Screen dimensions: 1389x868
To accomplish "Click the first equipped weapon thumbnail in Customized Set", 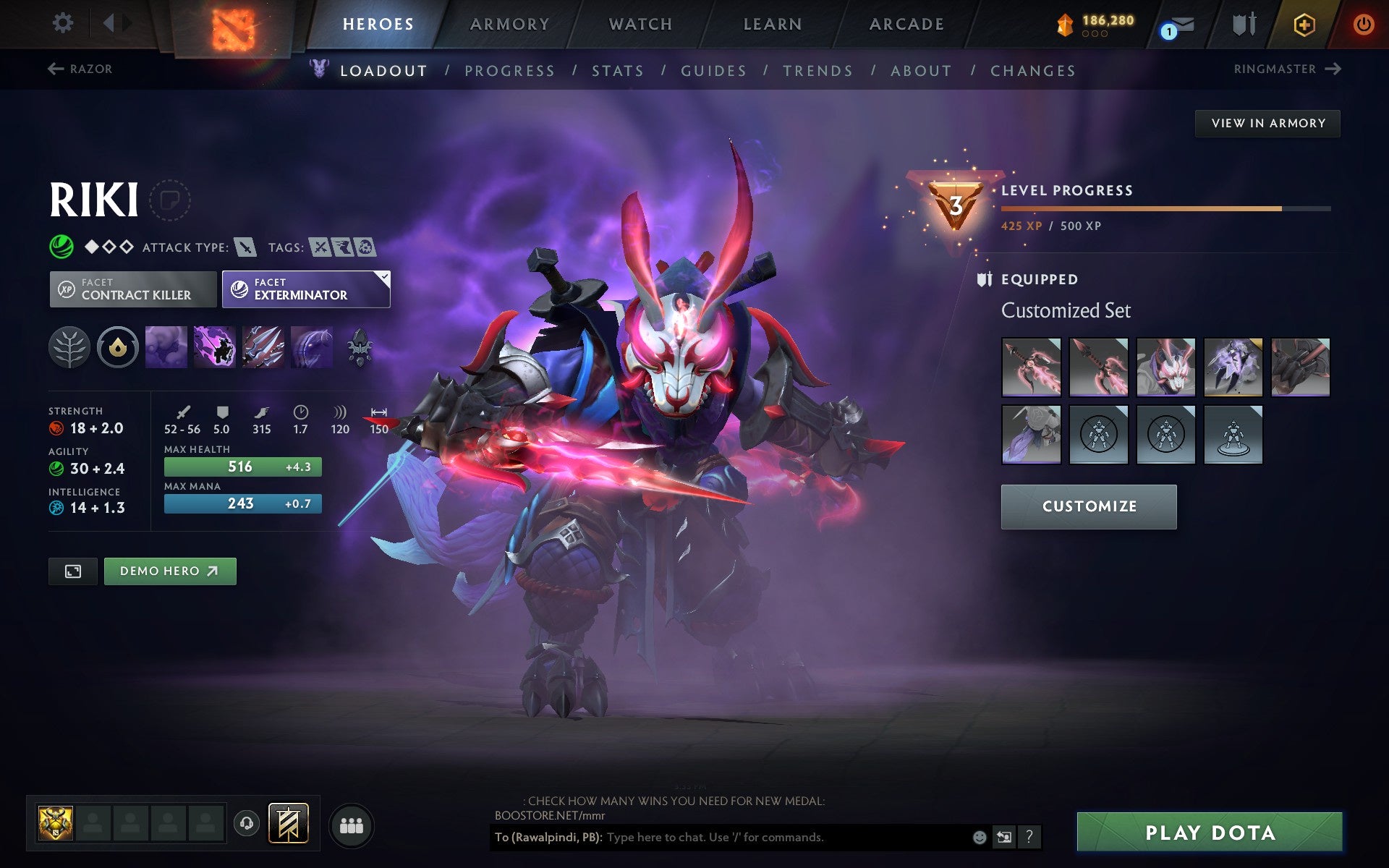I will (x=1030, y=367).
